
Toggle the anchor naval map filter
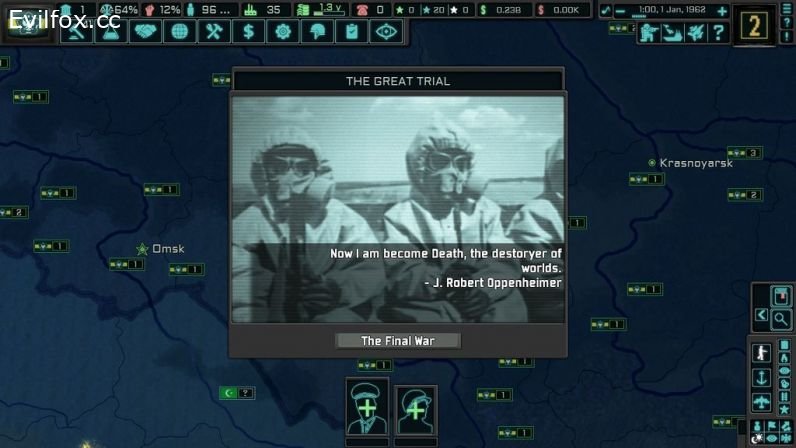(762, 378)
